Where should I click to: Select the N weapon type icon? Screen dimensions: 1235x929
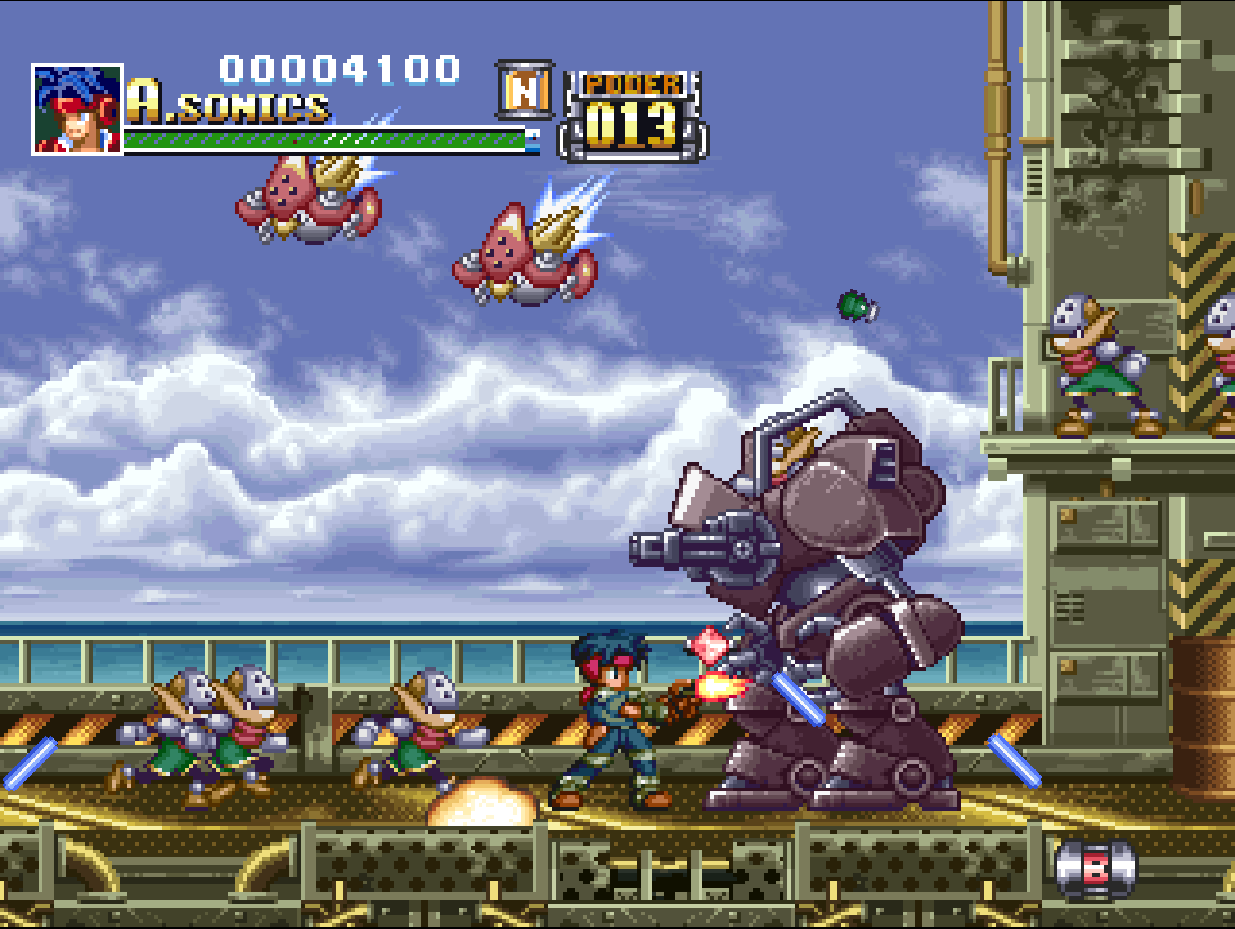coord(525,91)
